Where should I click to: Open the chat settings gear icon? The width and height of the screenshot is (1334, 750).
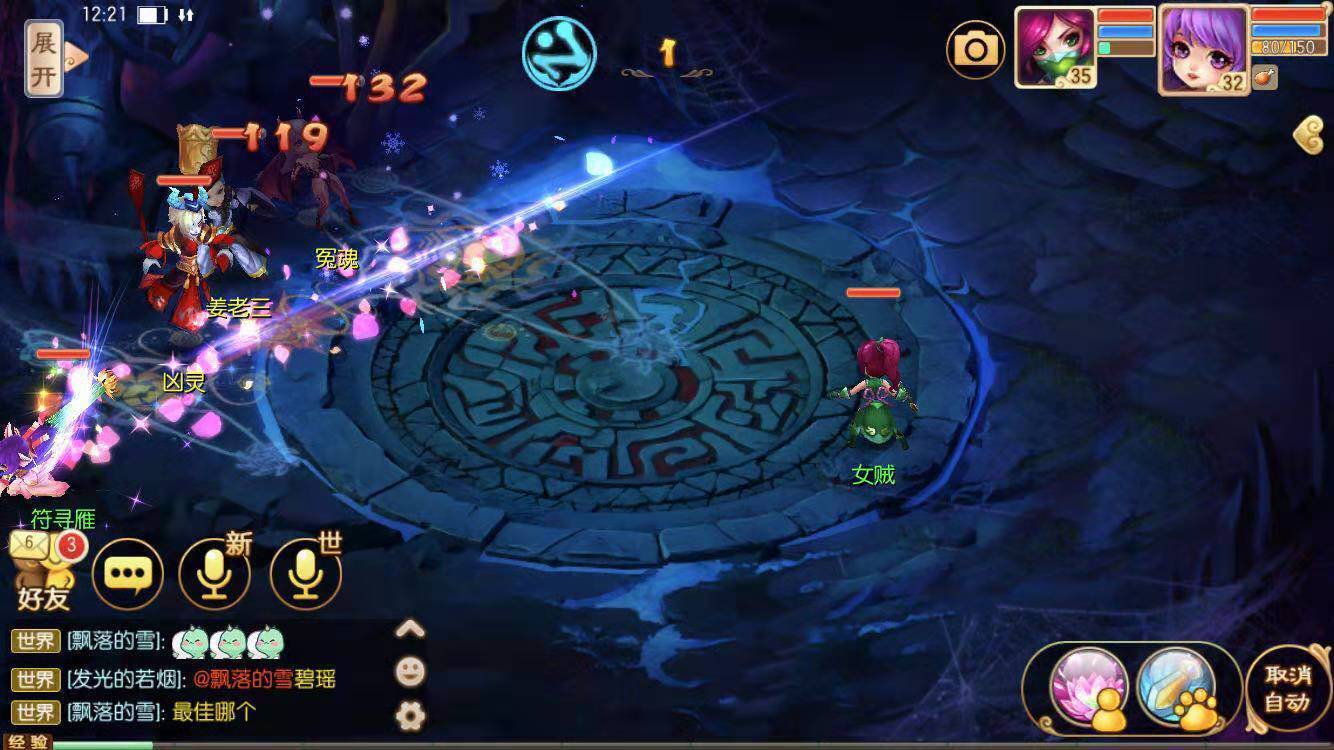coord(410,714)
